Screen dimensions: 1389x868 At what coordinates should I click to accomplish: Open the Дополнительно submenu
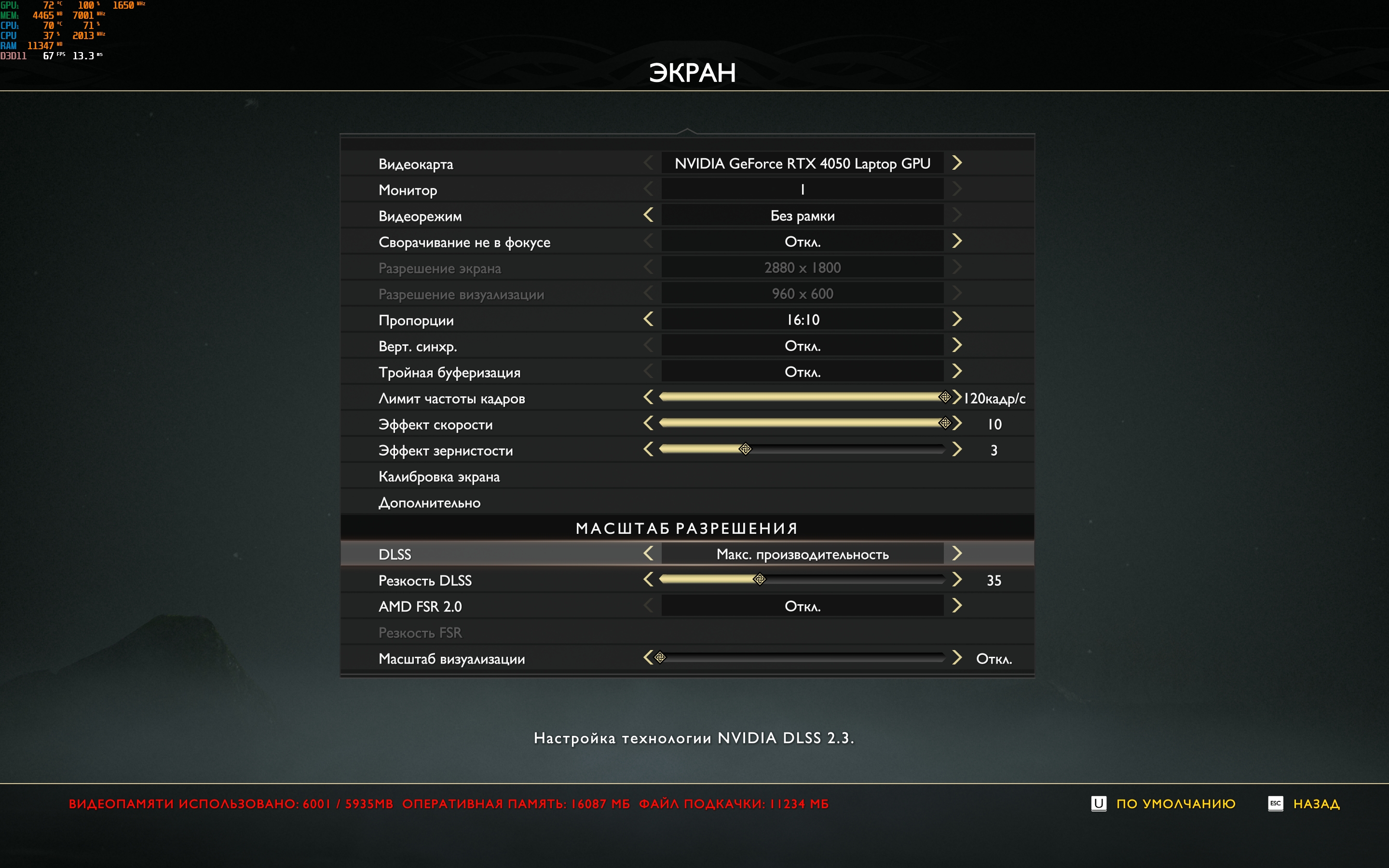(x=429, y=503)
